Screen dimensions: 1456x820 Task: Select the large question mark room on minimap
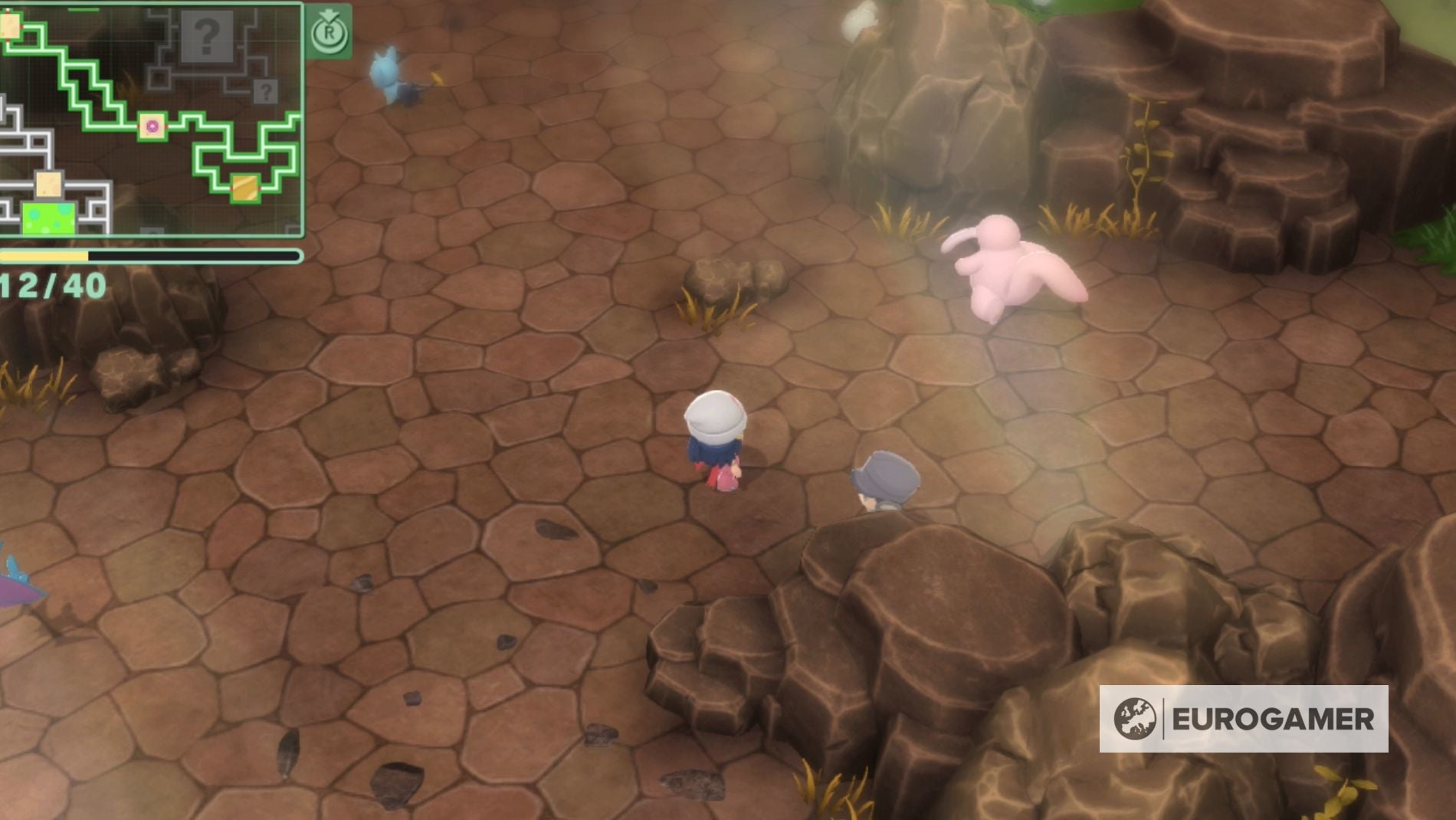[207, 37]
